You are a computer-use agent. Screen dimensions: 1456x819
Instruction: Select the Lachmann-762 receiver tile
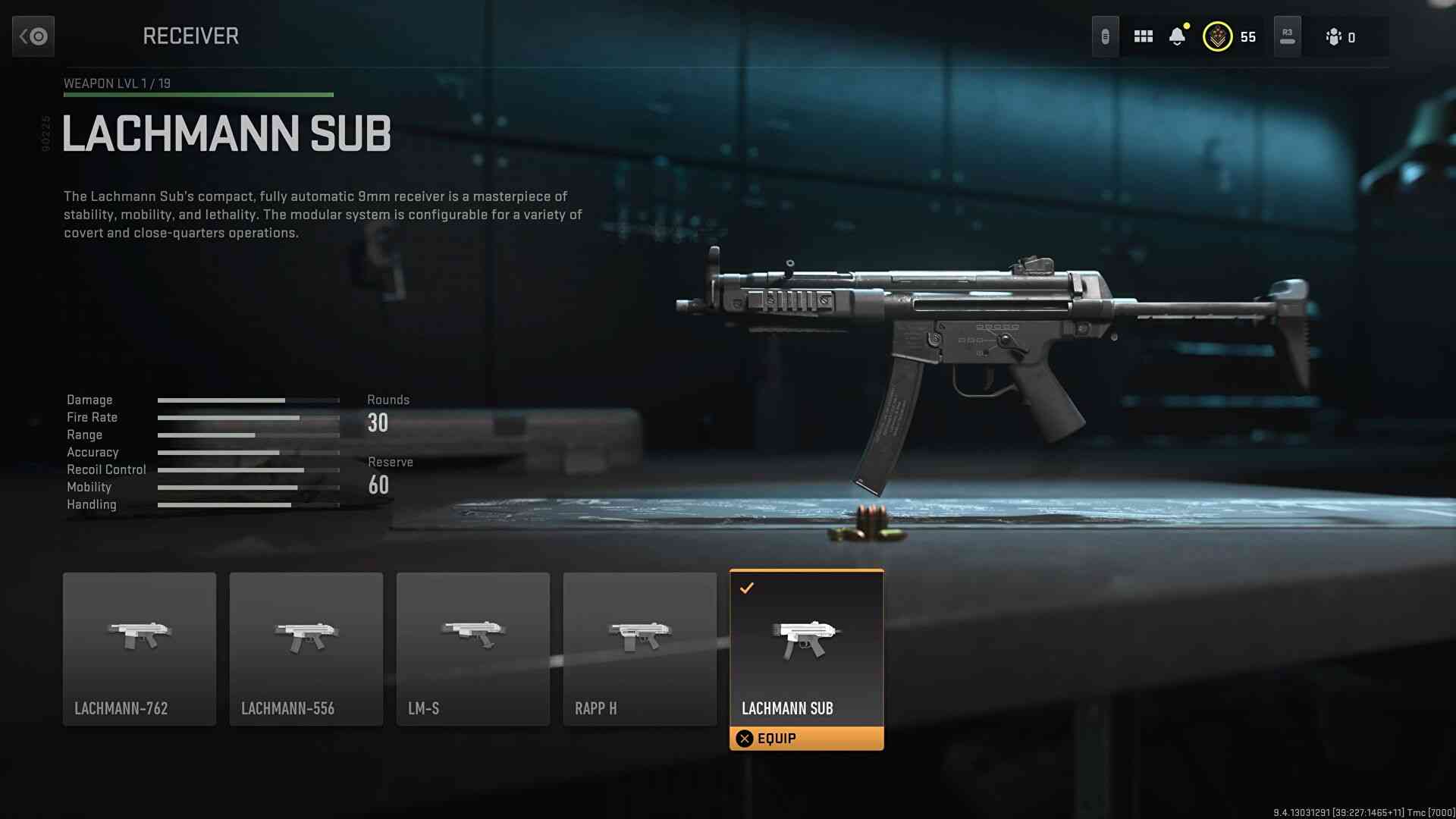click(140, 648)
